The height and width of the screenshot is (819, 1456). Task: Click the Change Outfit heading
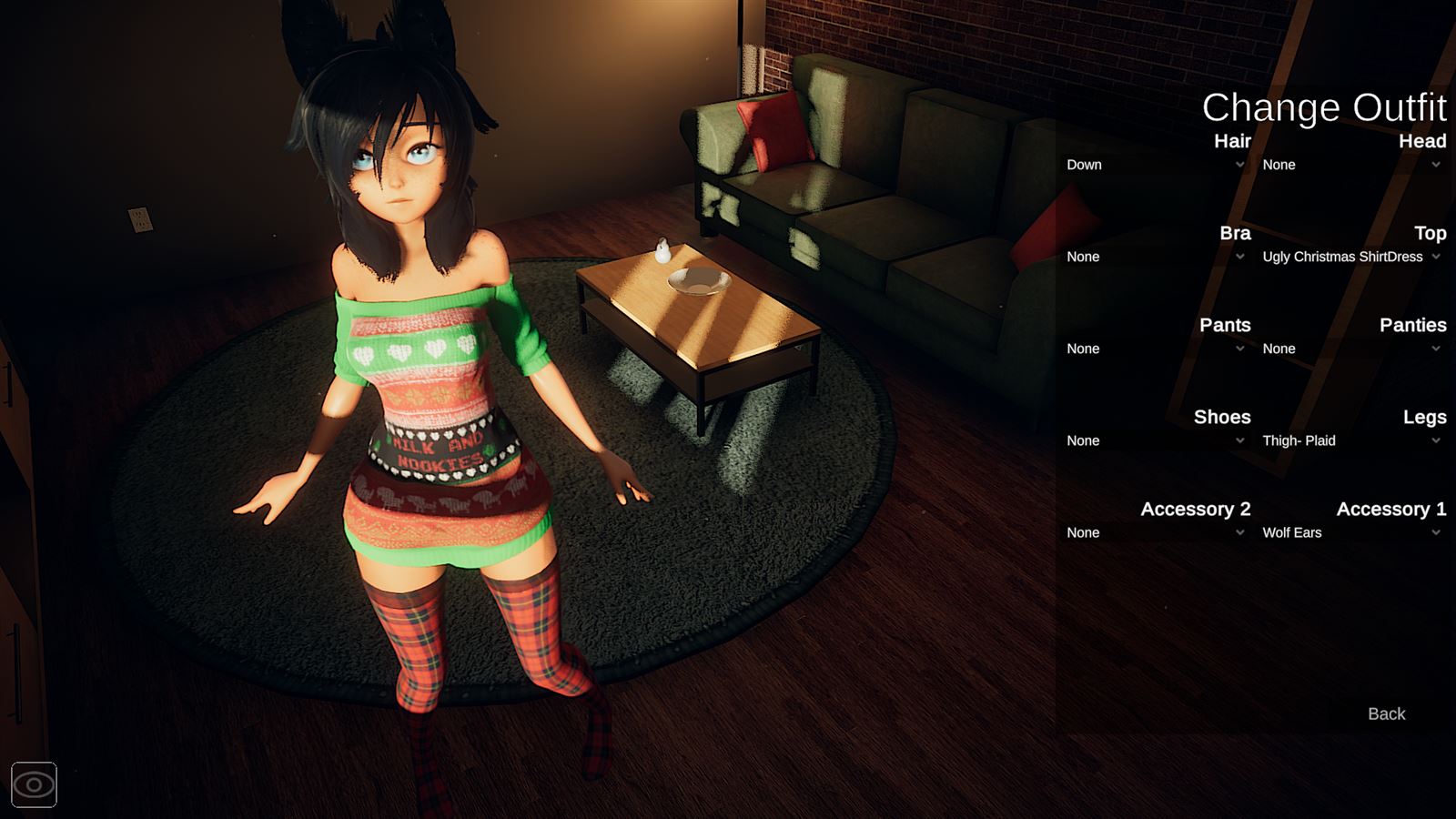click(1325, 107)
